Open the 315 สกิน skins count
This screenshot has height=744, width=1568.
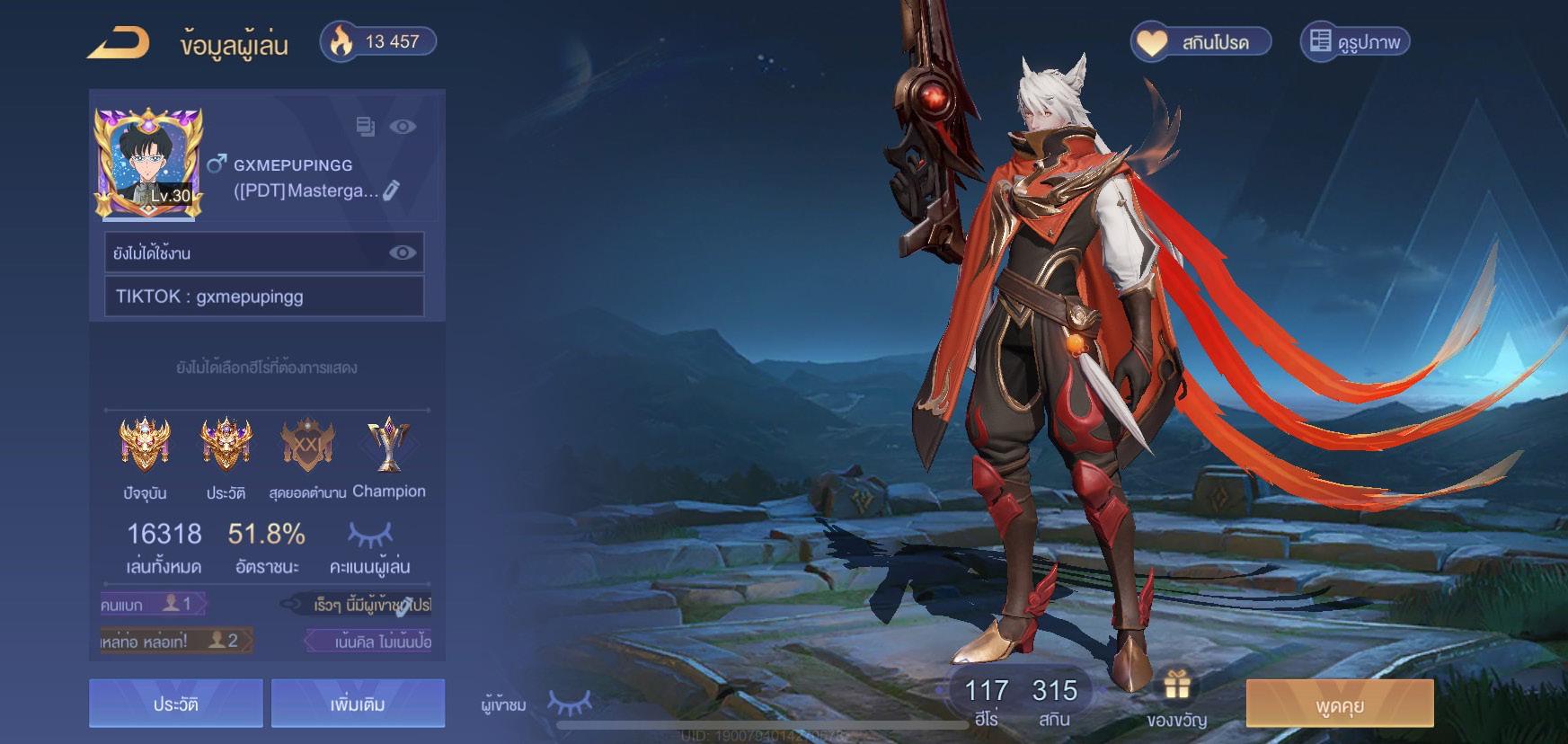(1054, 700)
